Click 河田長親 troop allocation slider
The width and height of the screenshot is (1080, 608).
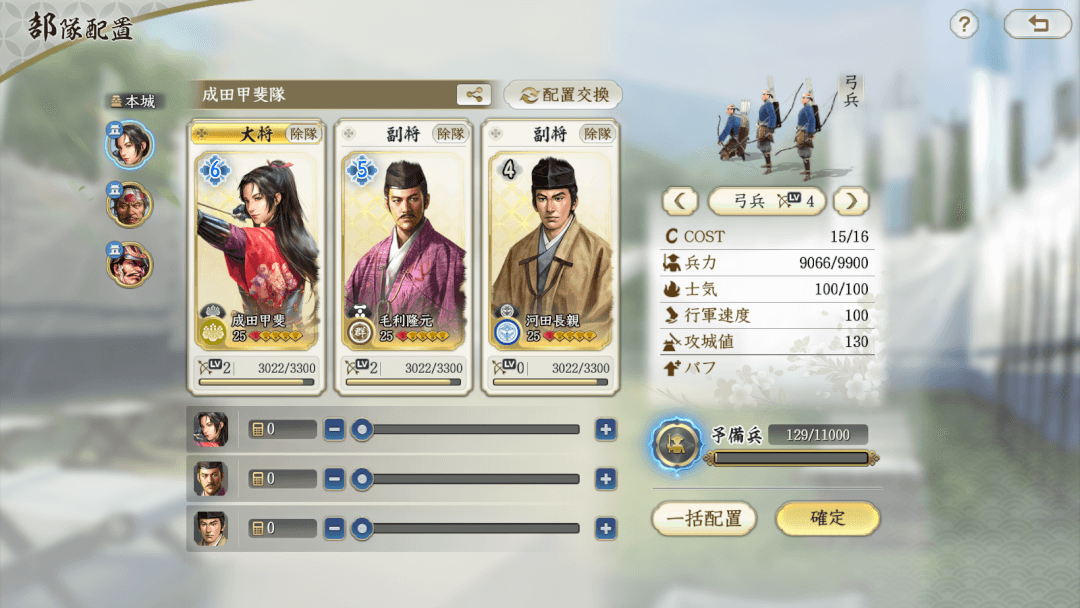470,528
